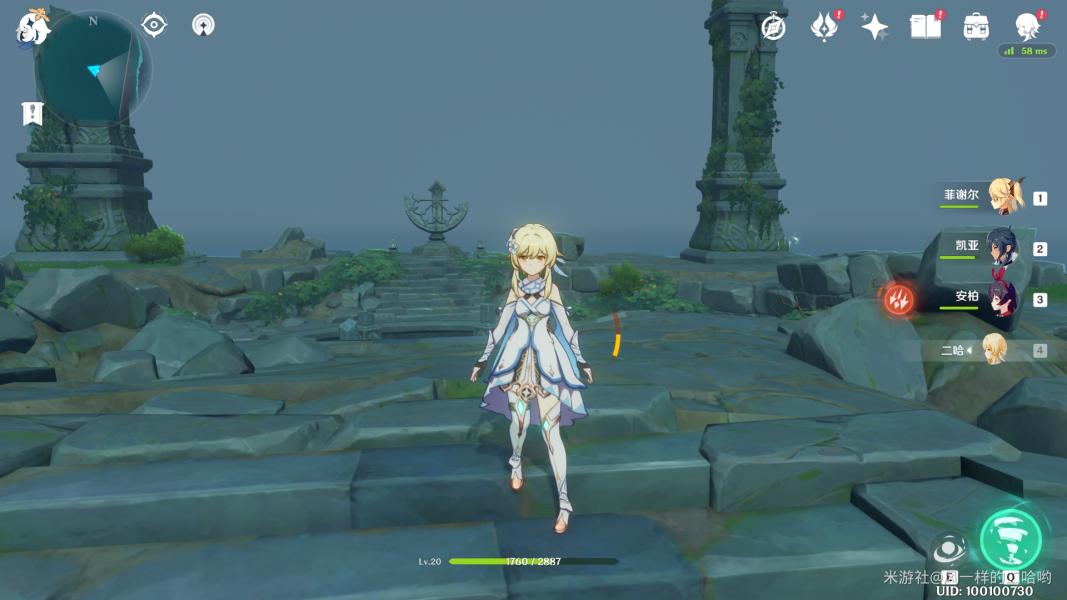Screen dimensions: 1067x600
Task: Open the winged battle pass icon
Action: click(824, 27)
